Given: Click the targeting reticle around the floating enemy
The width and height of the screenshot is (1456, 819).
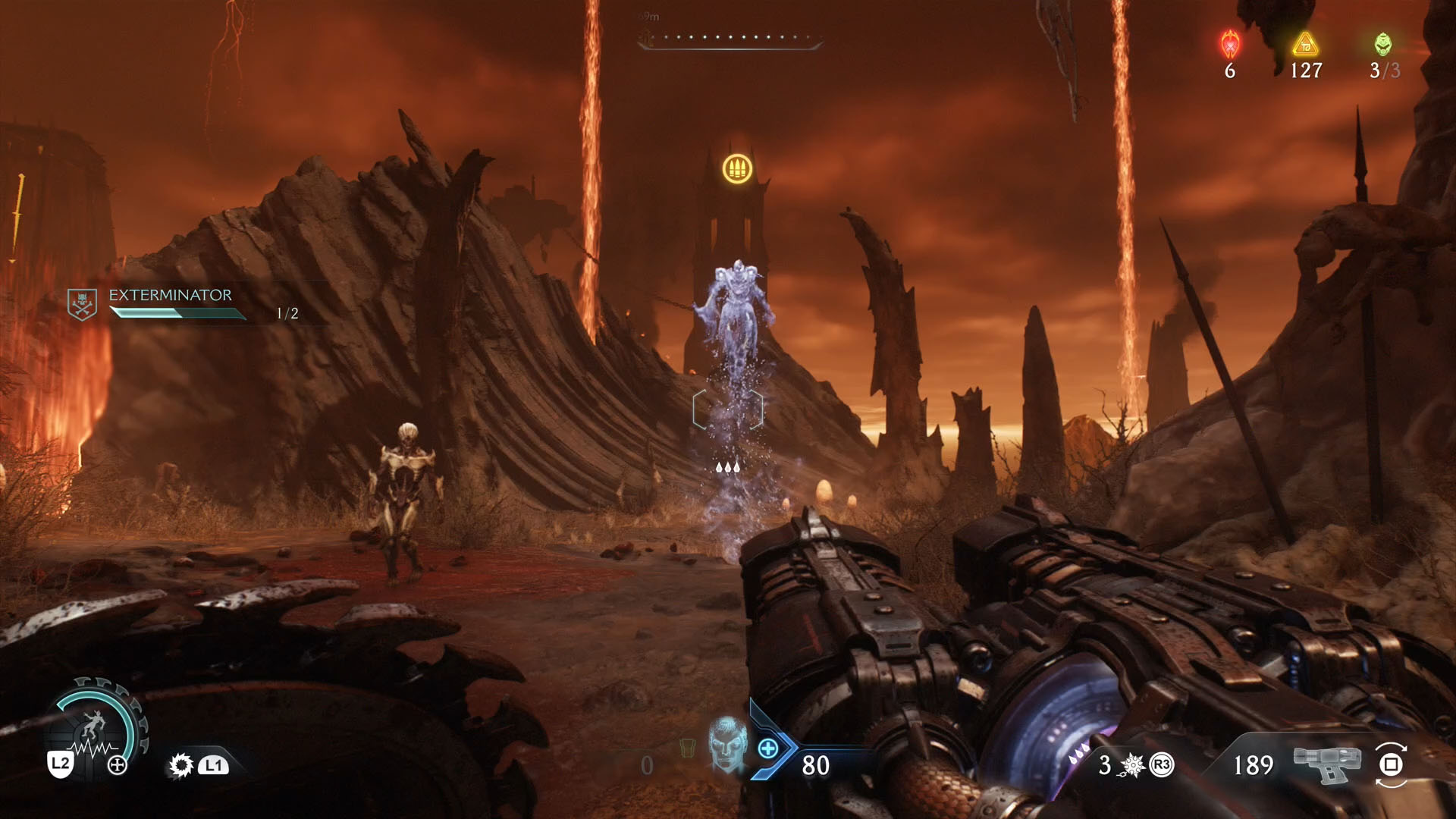Looking at the screenshot, I should (728, 408).
